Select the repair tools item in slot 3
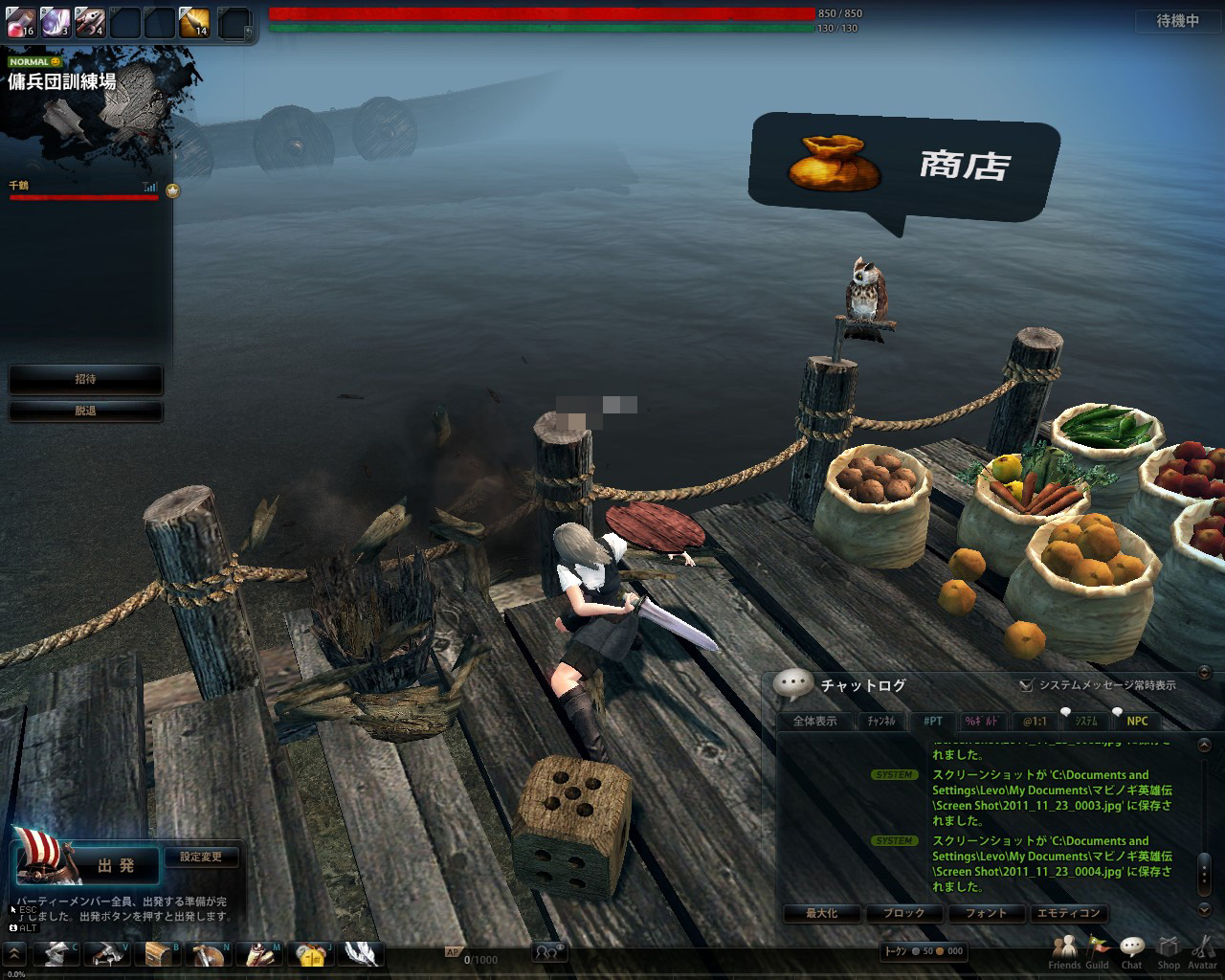Viewport: 1225px width, 980px height. tap(91, 21)
